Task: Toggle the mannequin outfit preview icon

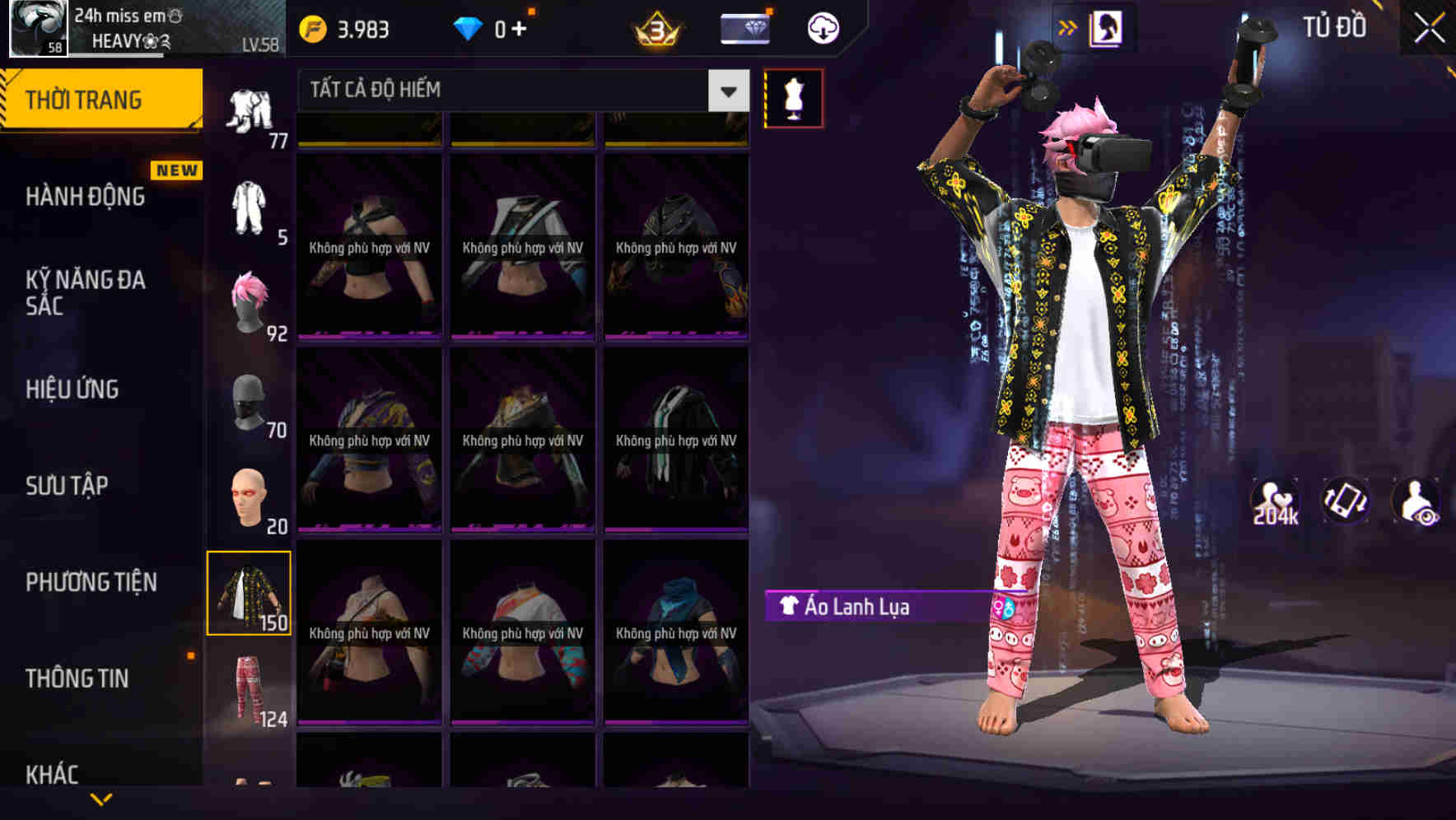Action: tap(793, 97)
